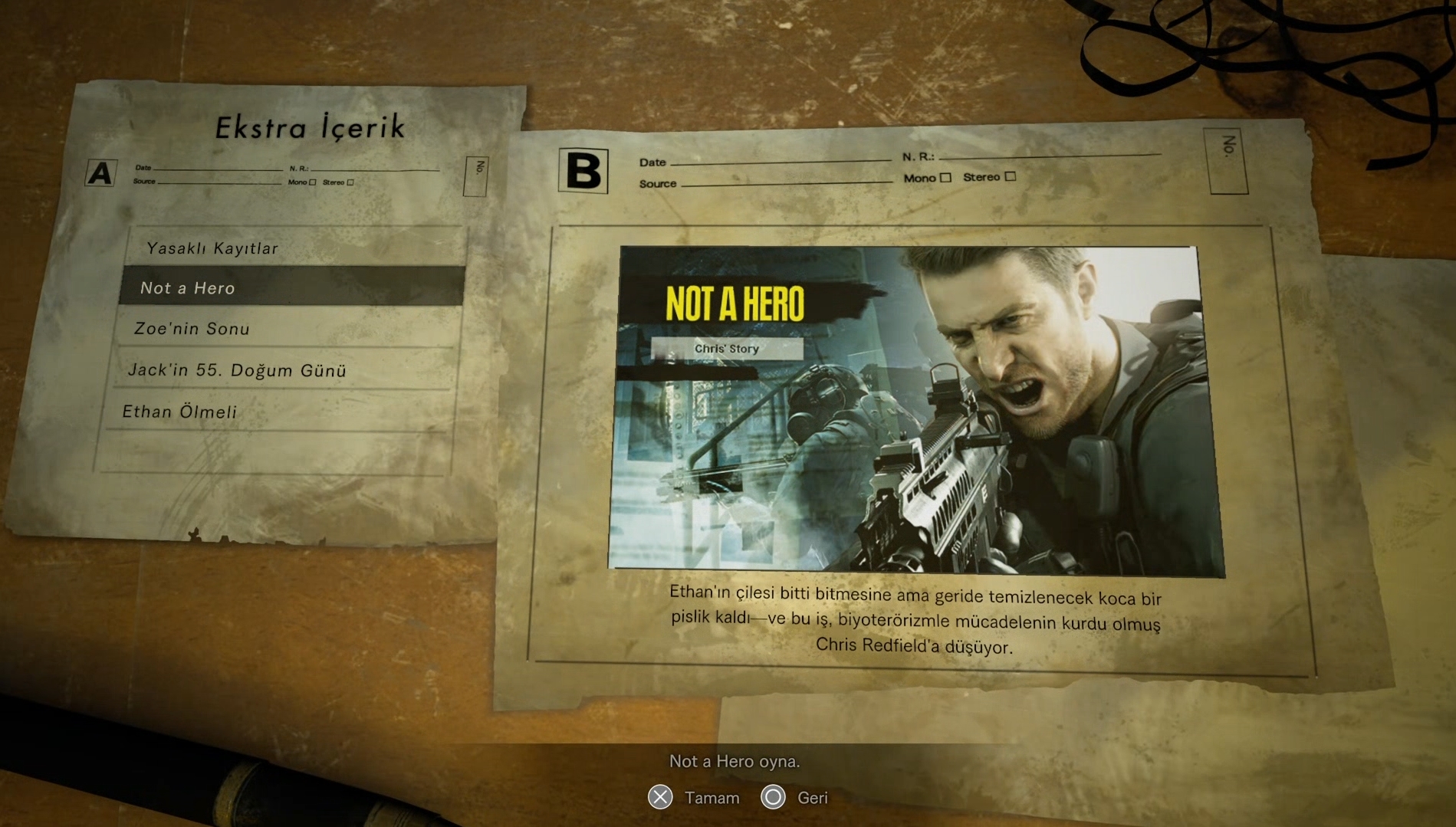Select the Ethan Ölmeli entry
The width and height of the screenshot is (1456, 827).
(180, 412)
